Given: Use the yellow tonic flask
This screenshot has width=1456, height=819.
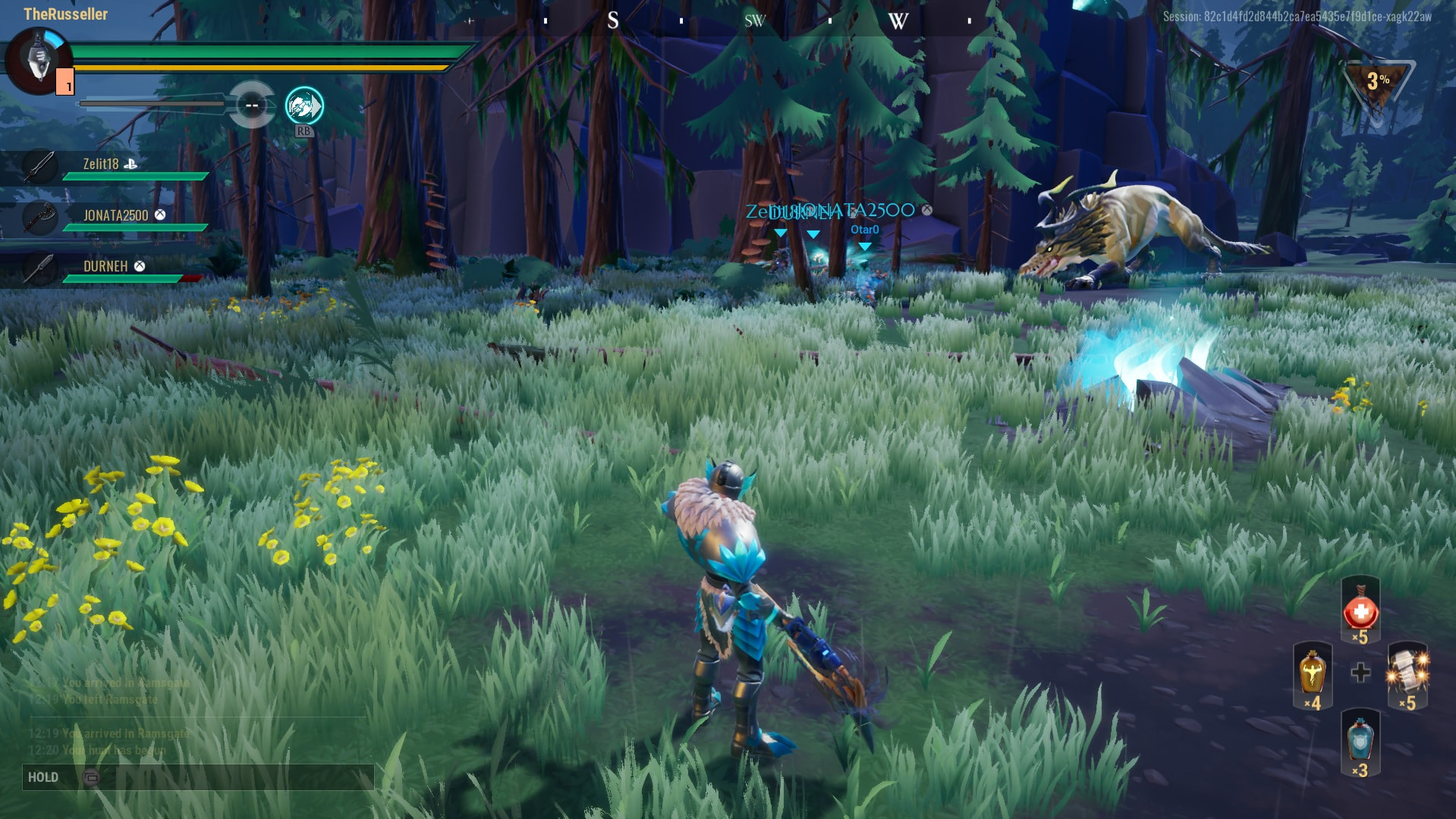Looking at the screenshot, I should click(x=1312, y=674).
